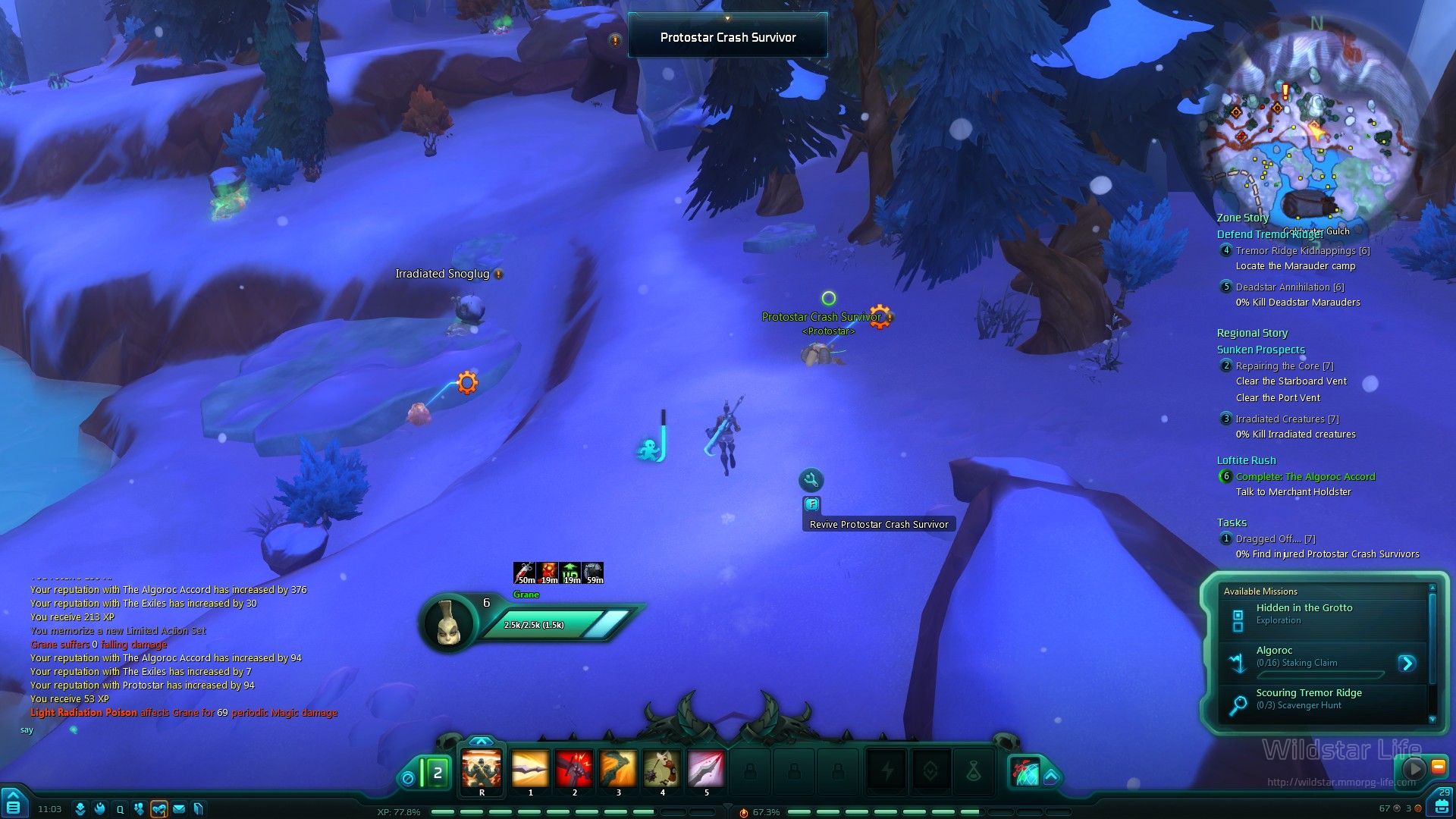Screen dimensions: 1456x819
Task: Use the mace ability in slot 4
Action: tap(662, 769)
